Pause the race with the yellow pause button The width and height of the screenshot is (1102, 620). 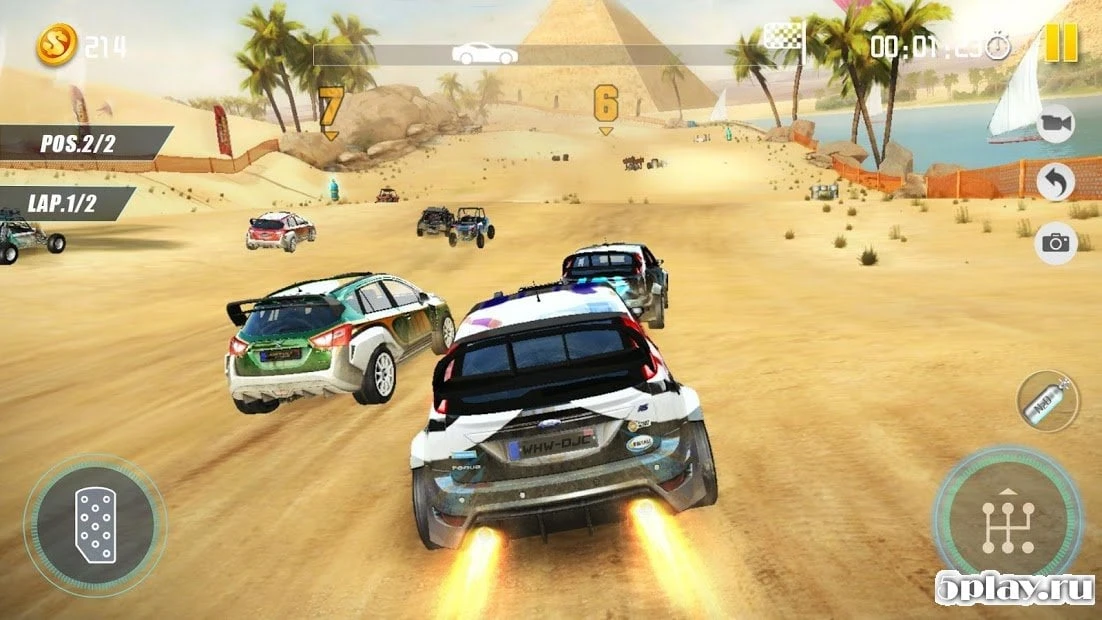tap(1060, 43)
